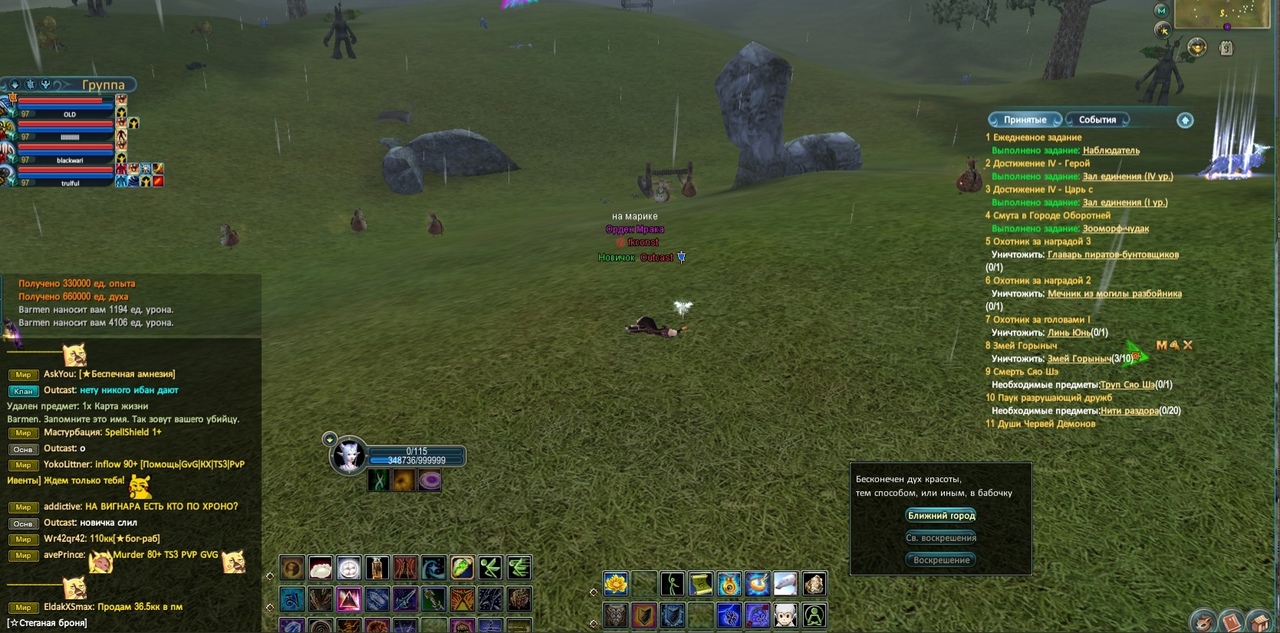Switch to the Принятые quest tab
This screenshot has height=633, width=1280.
[1024, 120]
